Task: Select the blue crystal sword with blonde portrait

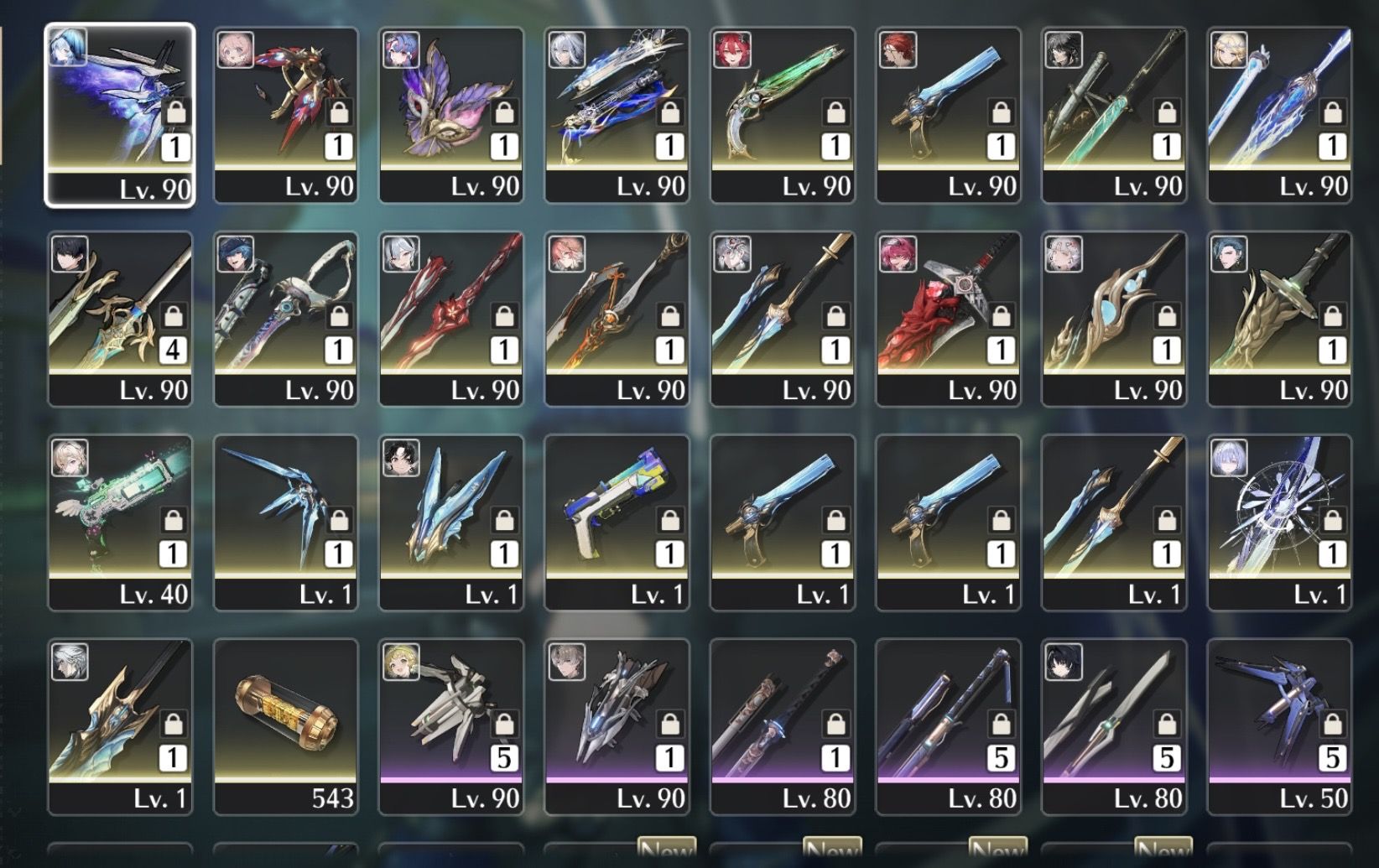Action: pos(1280,114)
